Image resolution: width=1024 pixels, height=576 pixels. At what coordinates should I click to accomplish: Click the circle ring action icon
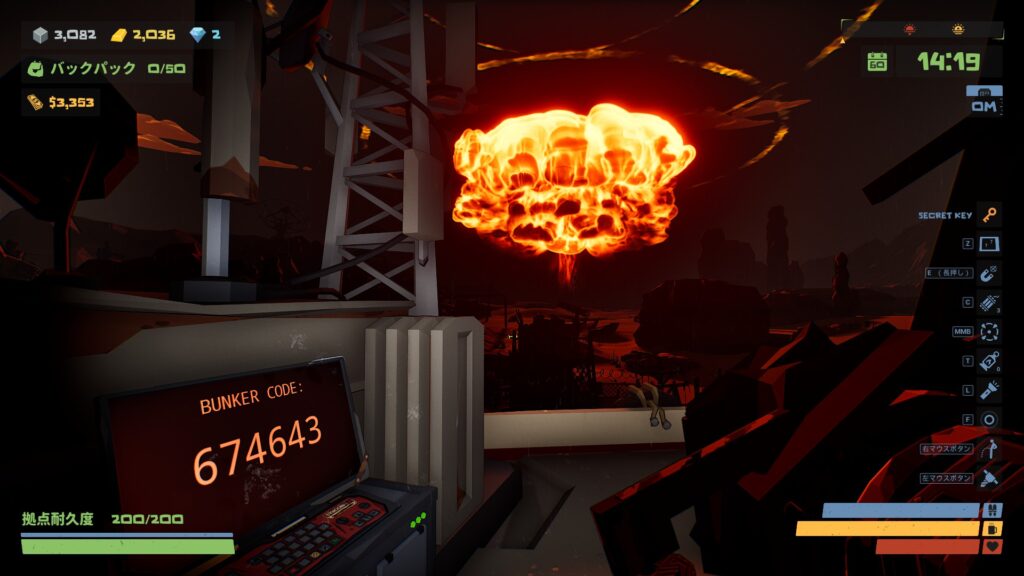(x=989, y=420)
